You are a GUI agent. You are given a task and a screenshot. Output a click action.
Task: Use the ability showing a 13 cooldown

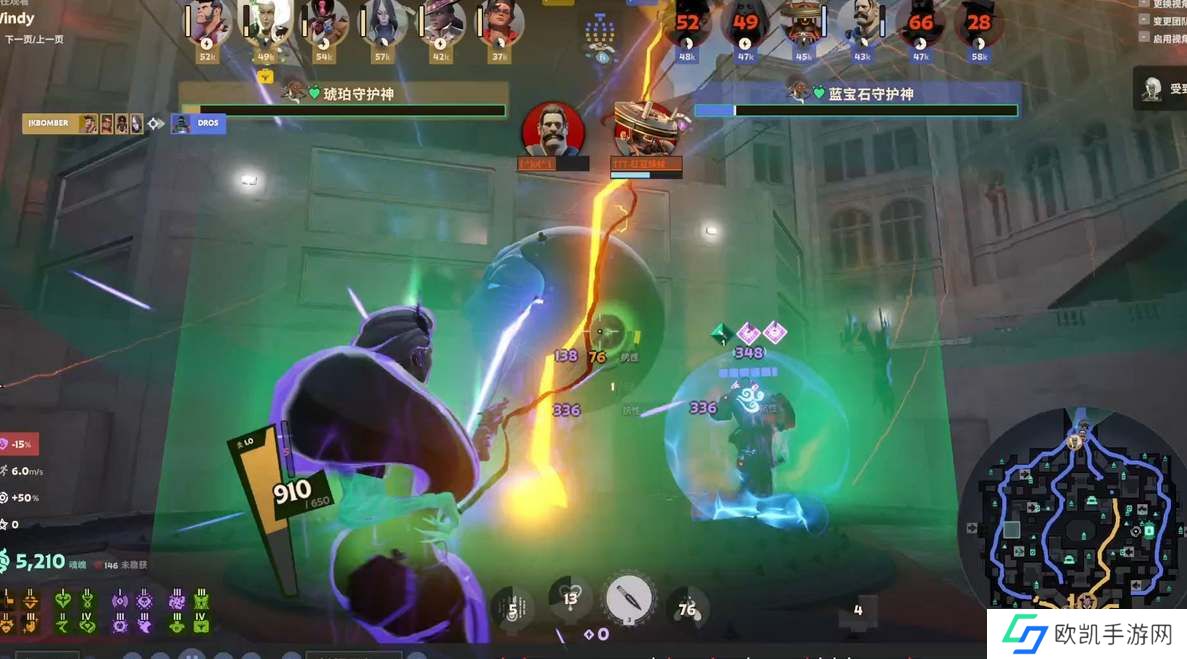coord(571,600)
